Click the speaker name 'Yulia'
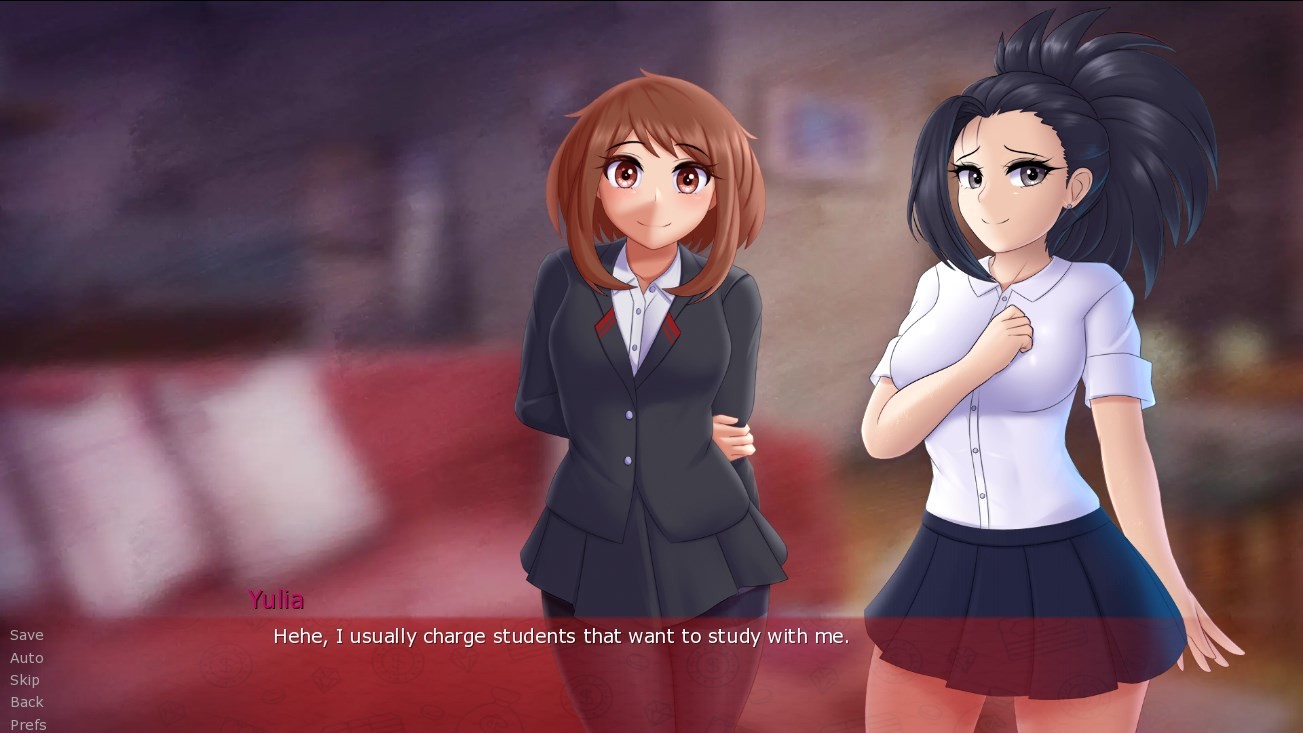Image resolution: width=1303 pixels, height=733 pixels. point(277,600)
